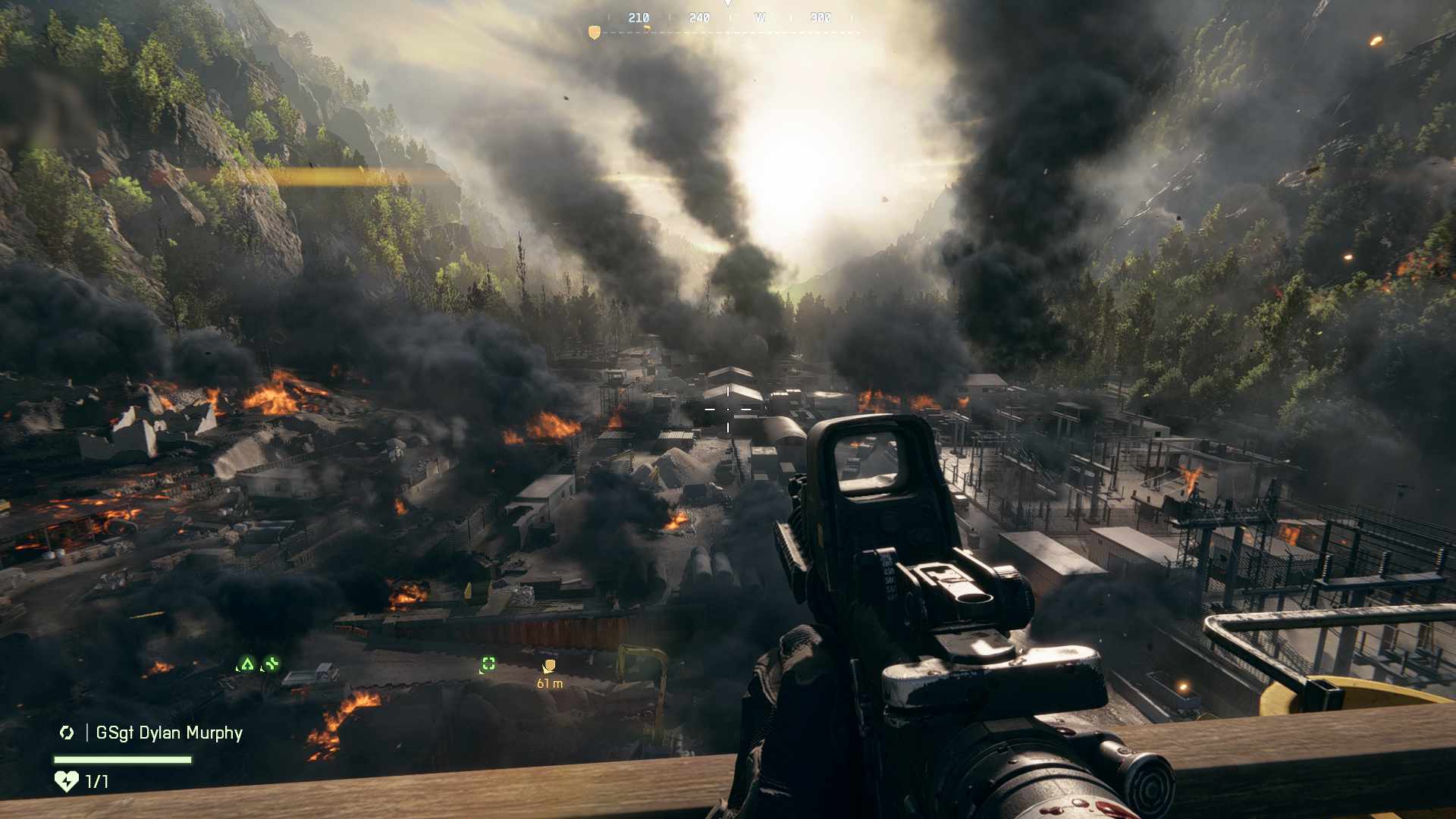Click the yellow objective waypoint above 61 m

point(549,667)
